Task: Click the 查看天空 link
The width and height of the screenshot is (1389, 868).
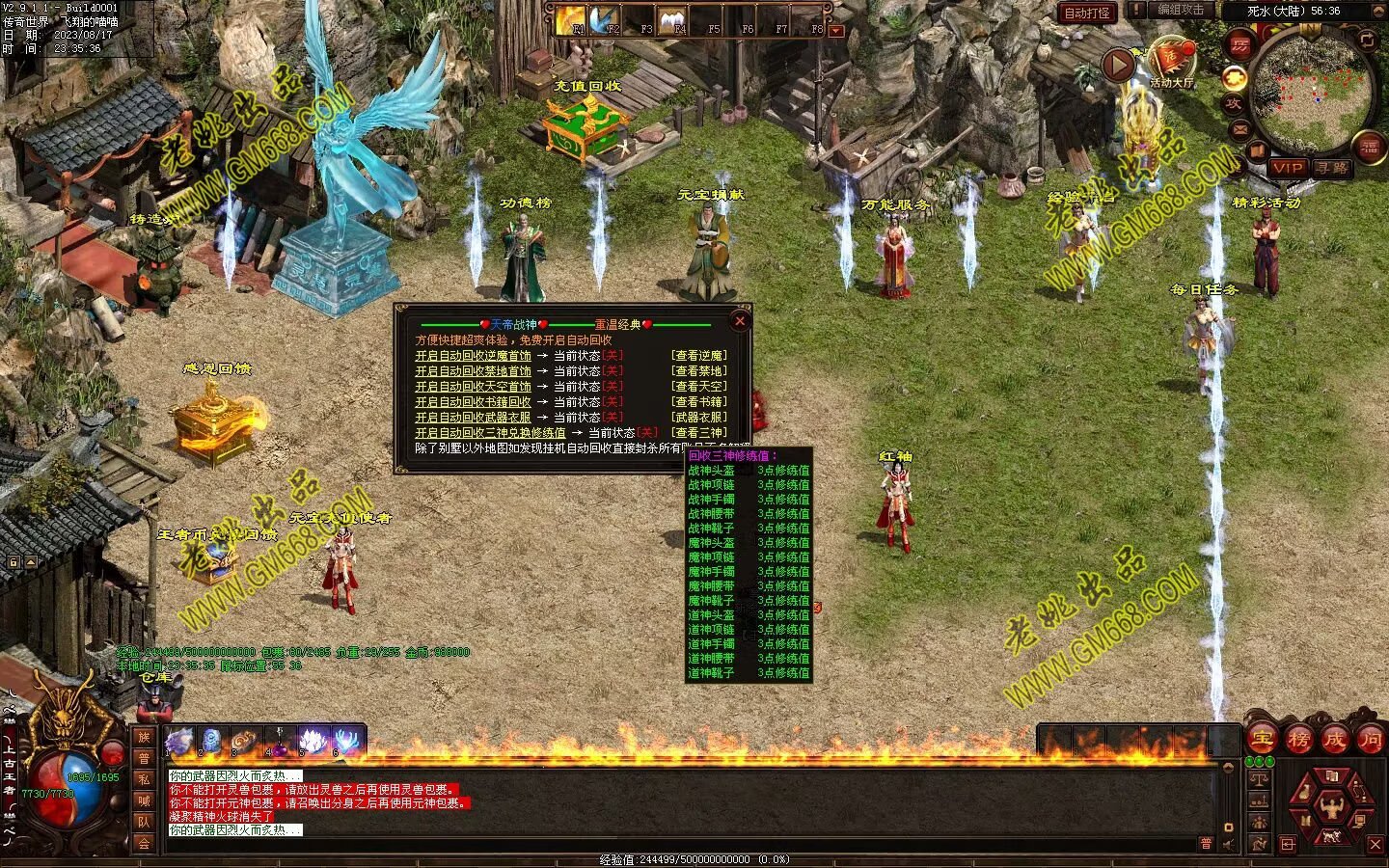Action: coord(699,387)
